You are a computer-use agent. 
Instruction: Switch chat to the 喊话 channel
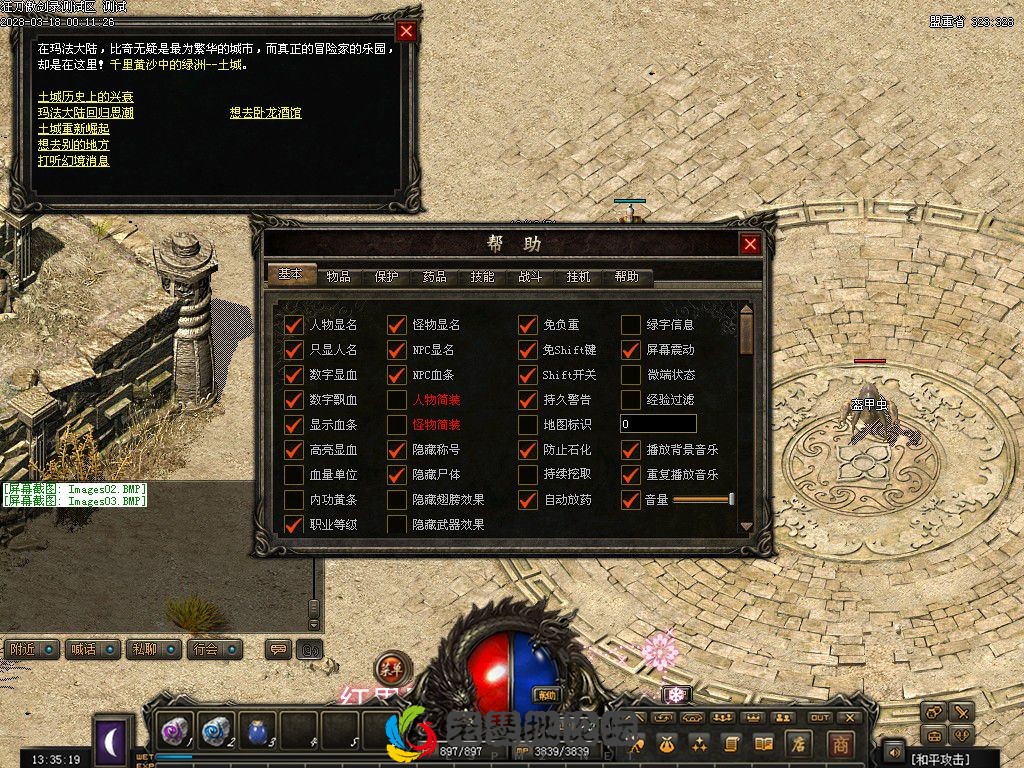click(84, 650)
